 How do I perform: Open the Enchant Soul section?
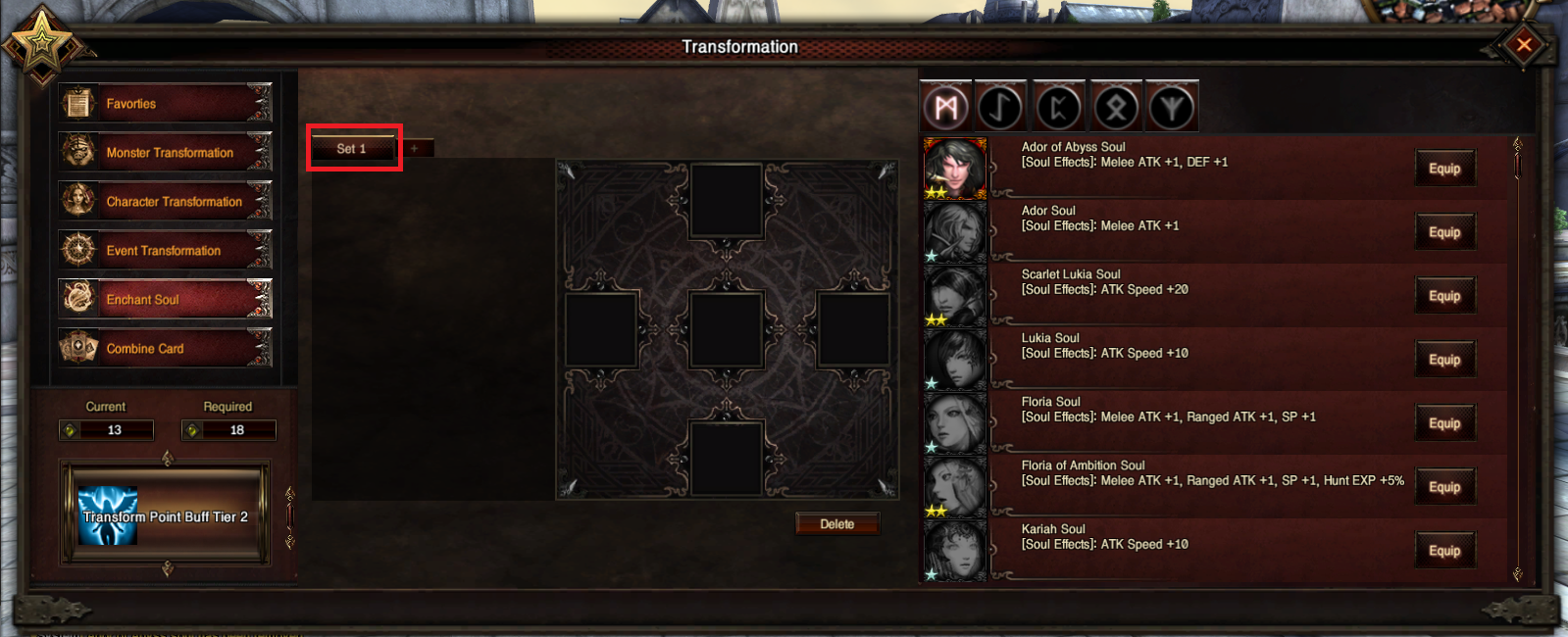click(x=165, y=300)
